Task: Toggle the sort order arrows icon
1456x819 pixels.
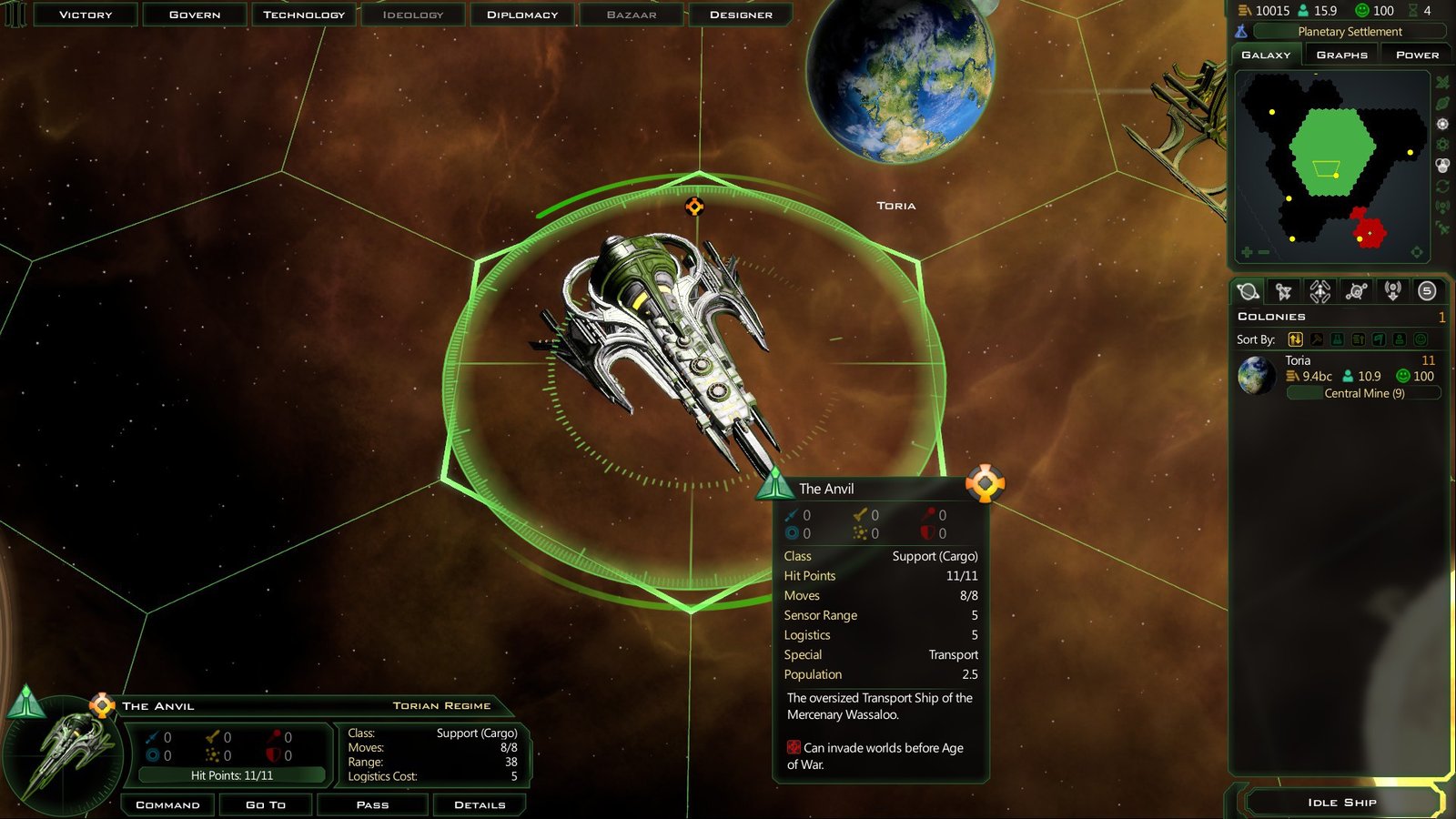Action: [1295, 339]
